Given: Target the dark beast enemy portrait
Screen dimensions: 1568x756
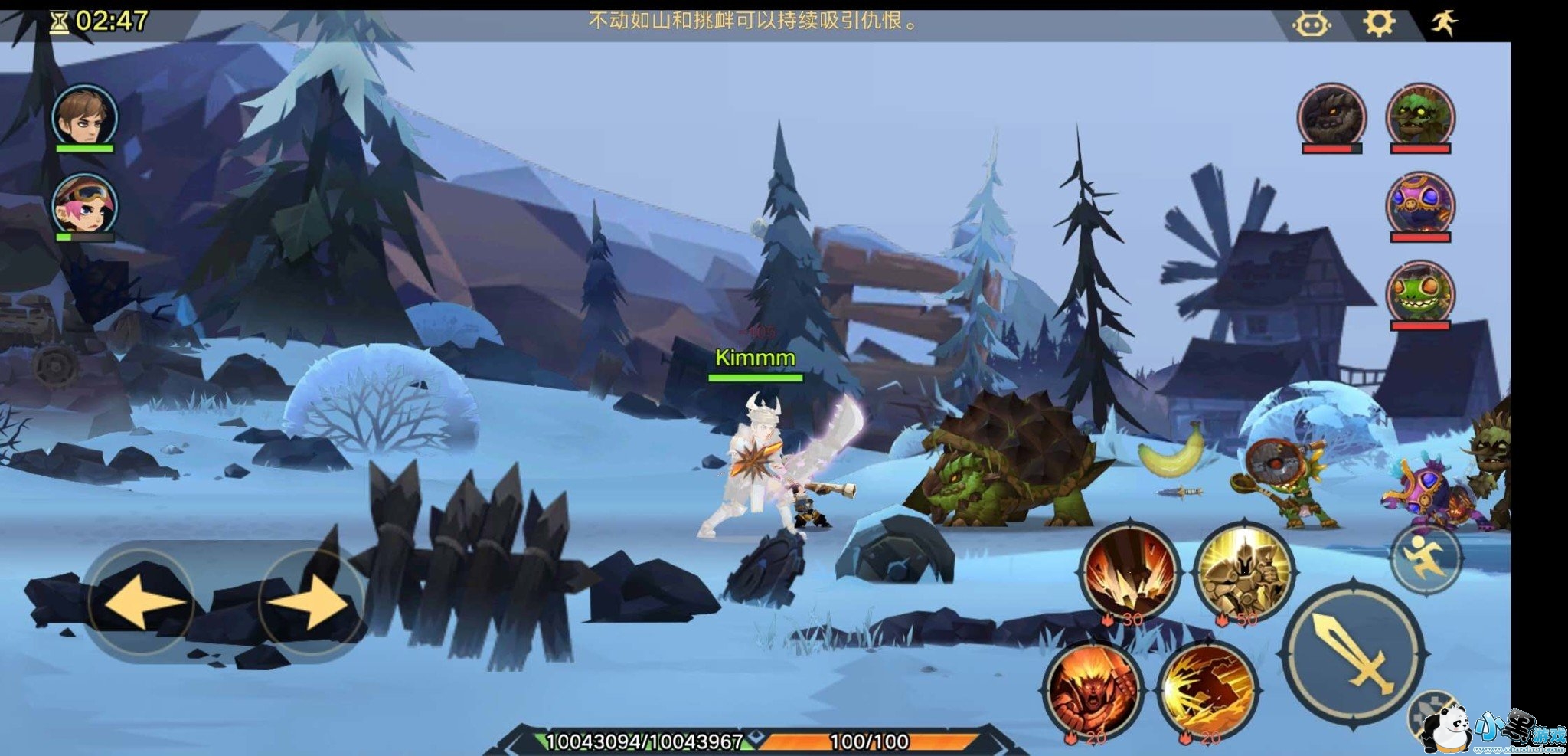Looking at the screenshot, I should click(1331, 115).
